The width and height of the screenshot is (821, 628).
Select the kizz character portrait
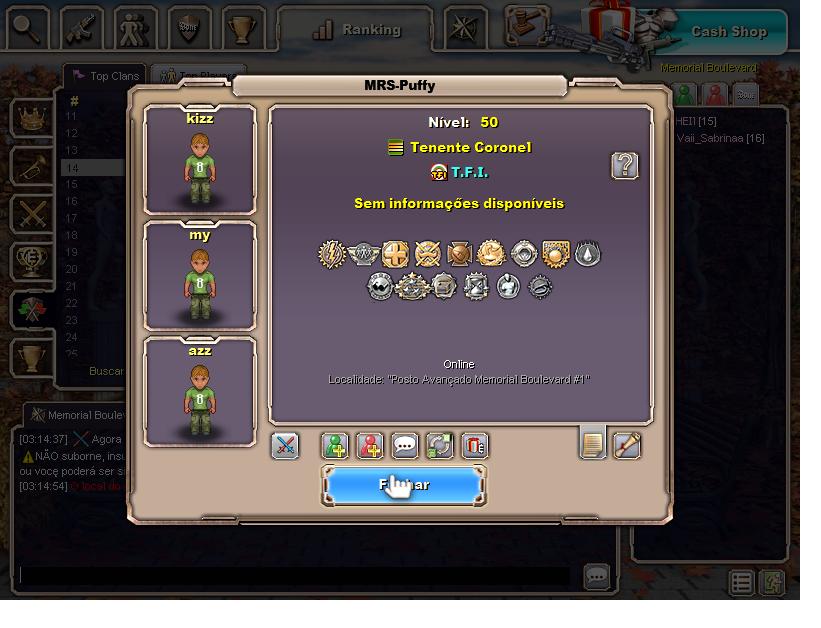200,160
